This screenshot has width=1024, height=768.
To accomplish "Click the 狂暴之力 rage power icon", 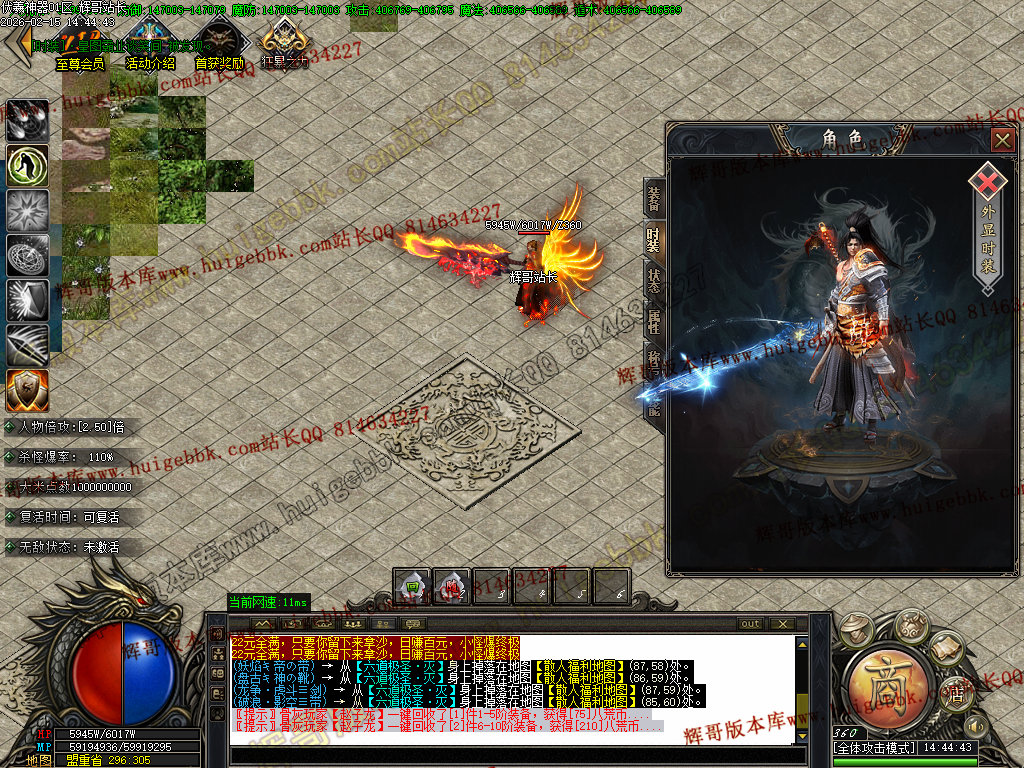I will [284, 45].
